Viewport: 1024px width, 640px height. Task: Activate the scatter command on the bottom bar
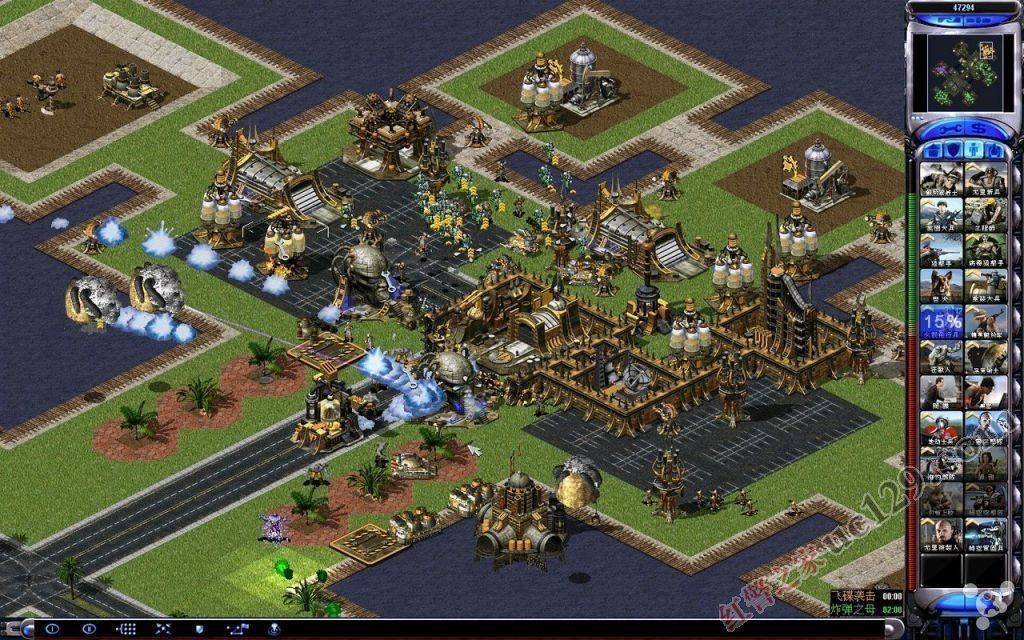pyautogui.click(x=163, y=629)
